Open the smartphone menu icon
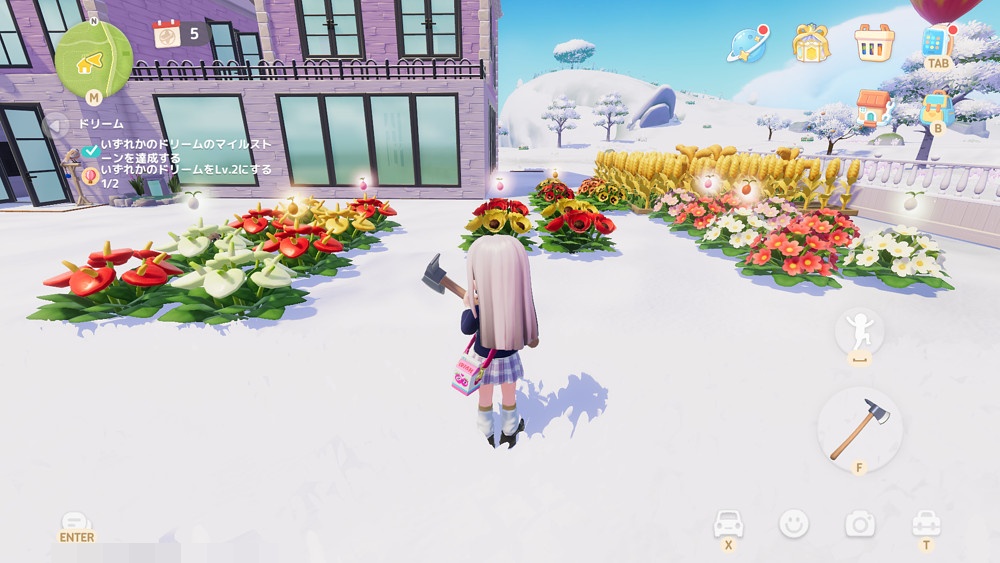The height and width of the screenshot is (563, 1000). click(936, 41)
